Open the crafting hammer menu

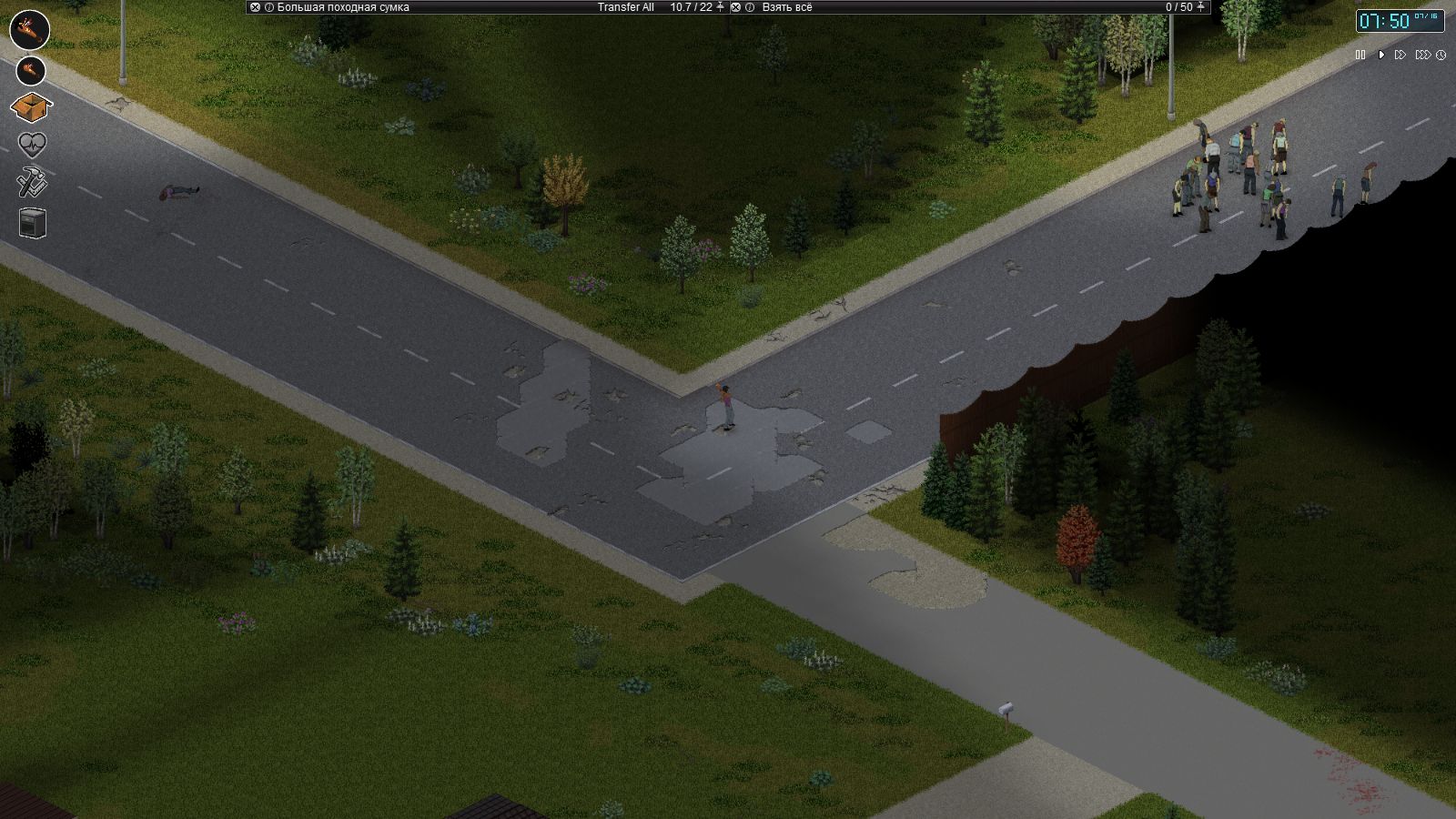32,184
